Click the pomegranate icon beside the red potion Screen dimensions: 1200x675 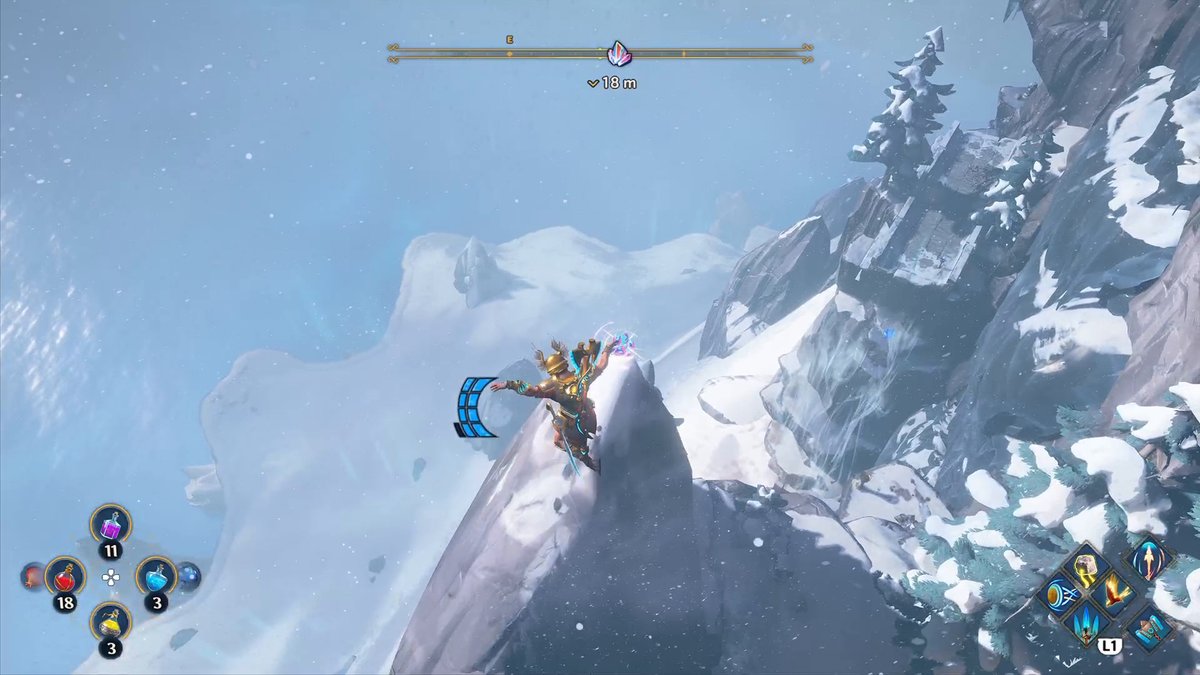point(32,576)
